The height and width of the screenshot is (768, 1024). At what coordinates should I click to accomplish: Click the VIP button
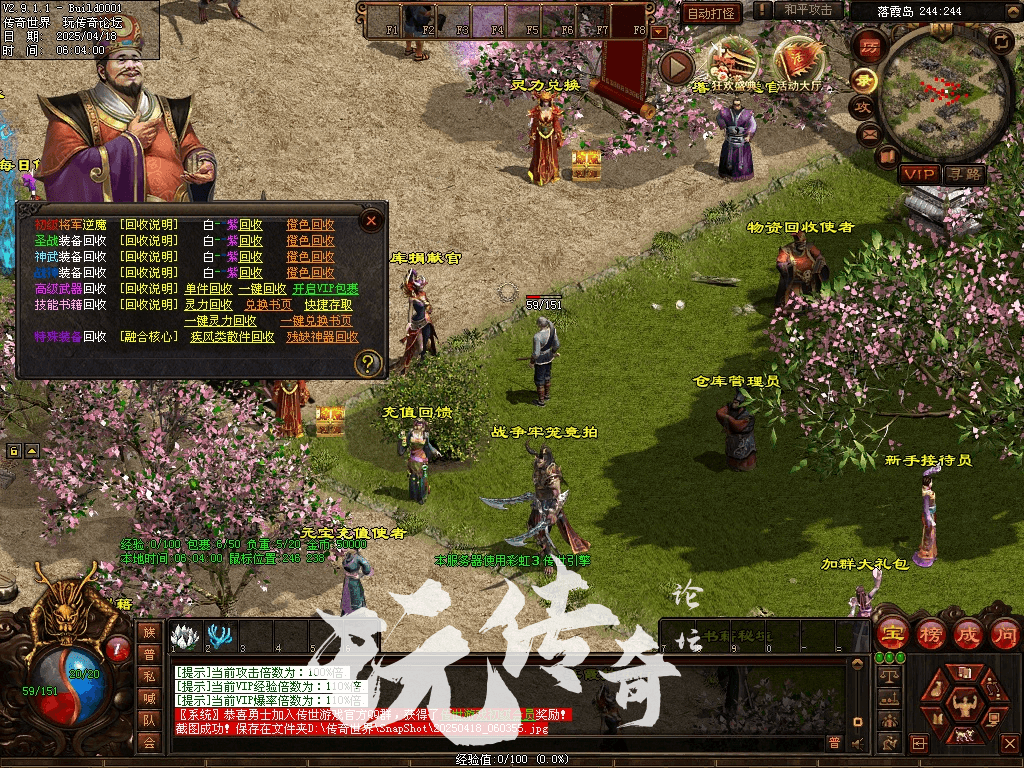[x=917, y=174]
